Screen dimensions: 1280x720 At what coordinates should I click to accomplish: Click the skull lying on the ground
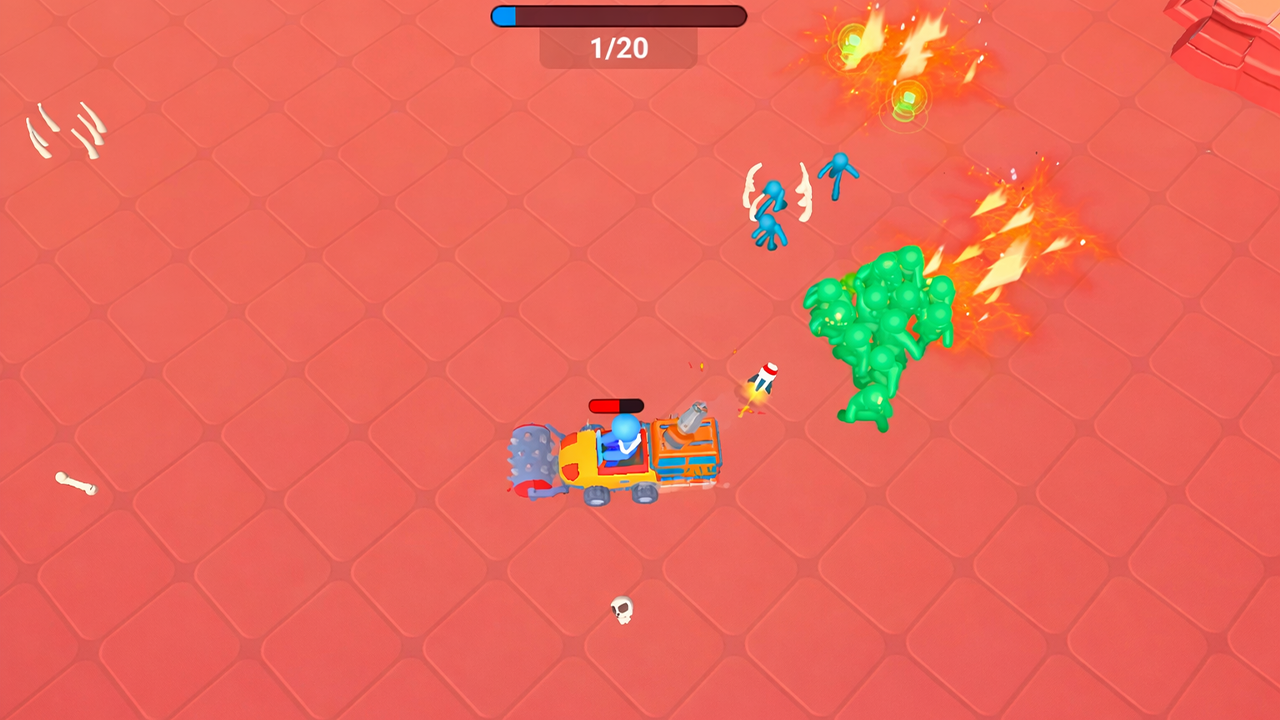[620, 607]
